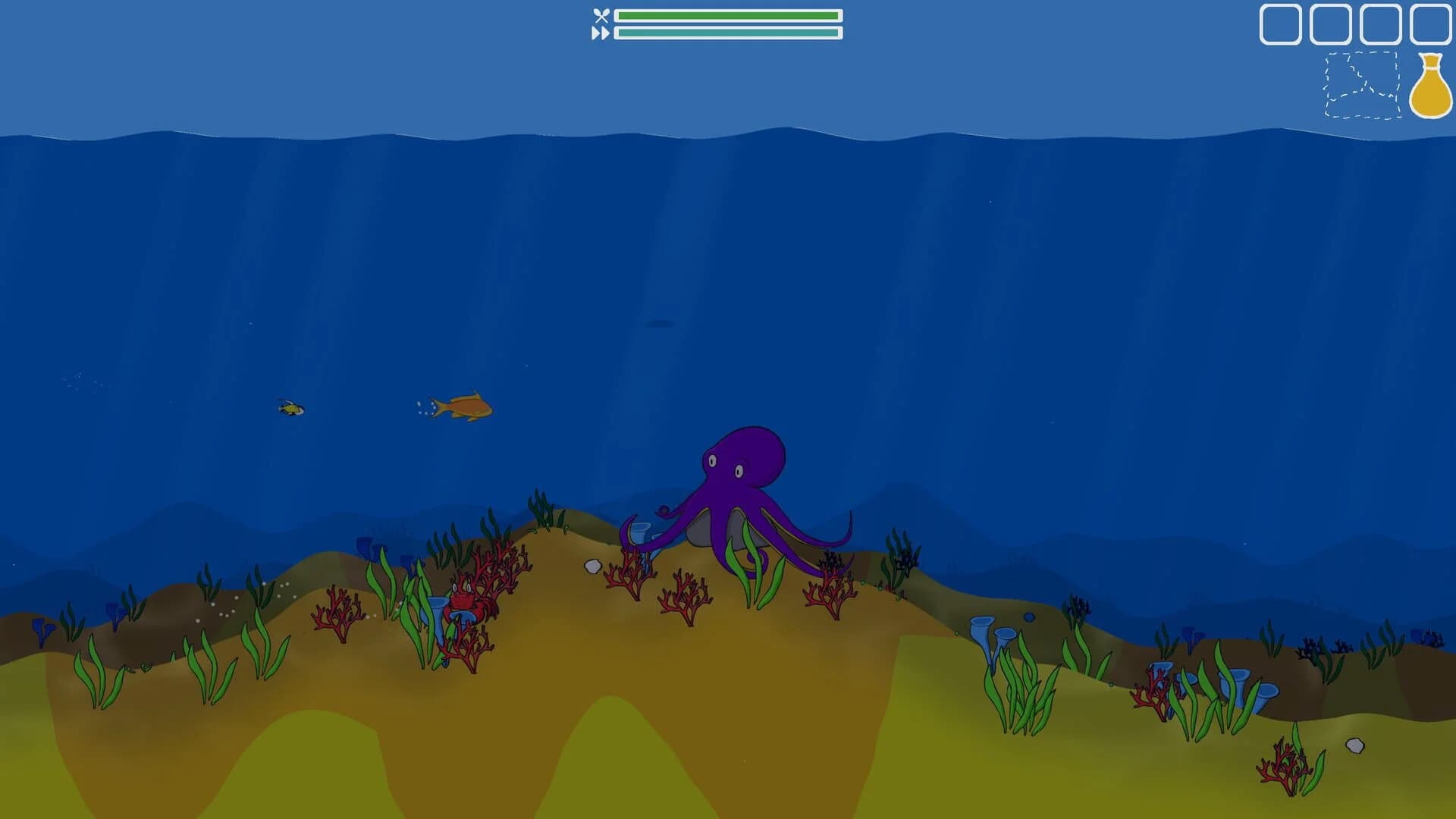Click the green hunger bar
Screen dimensions: 1456x819
click(x=728, y=14)
